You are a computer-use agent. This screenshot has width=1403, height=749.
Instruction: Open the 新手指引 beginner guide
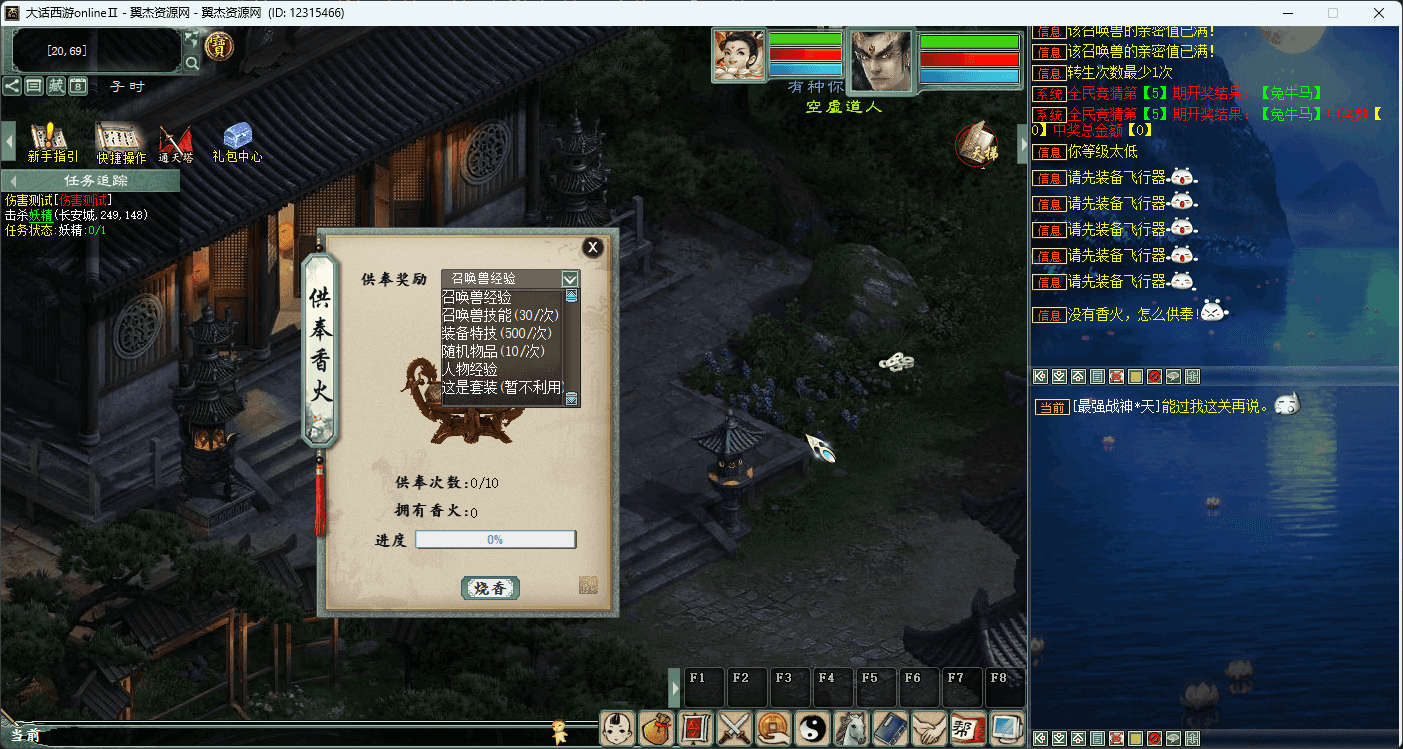[x=52, y=143]
